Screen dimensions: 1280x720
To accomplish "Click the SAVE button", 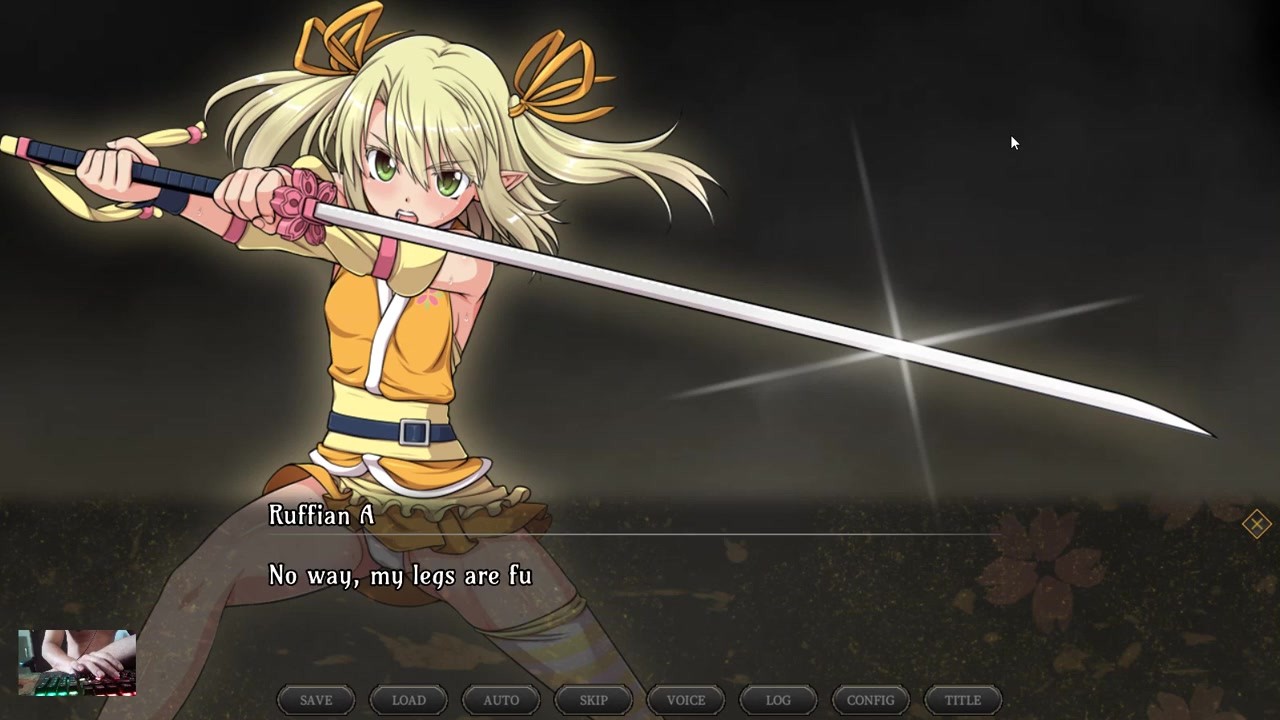I will click(316, 700).
